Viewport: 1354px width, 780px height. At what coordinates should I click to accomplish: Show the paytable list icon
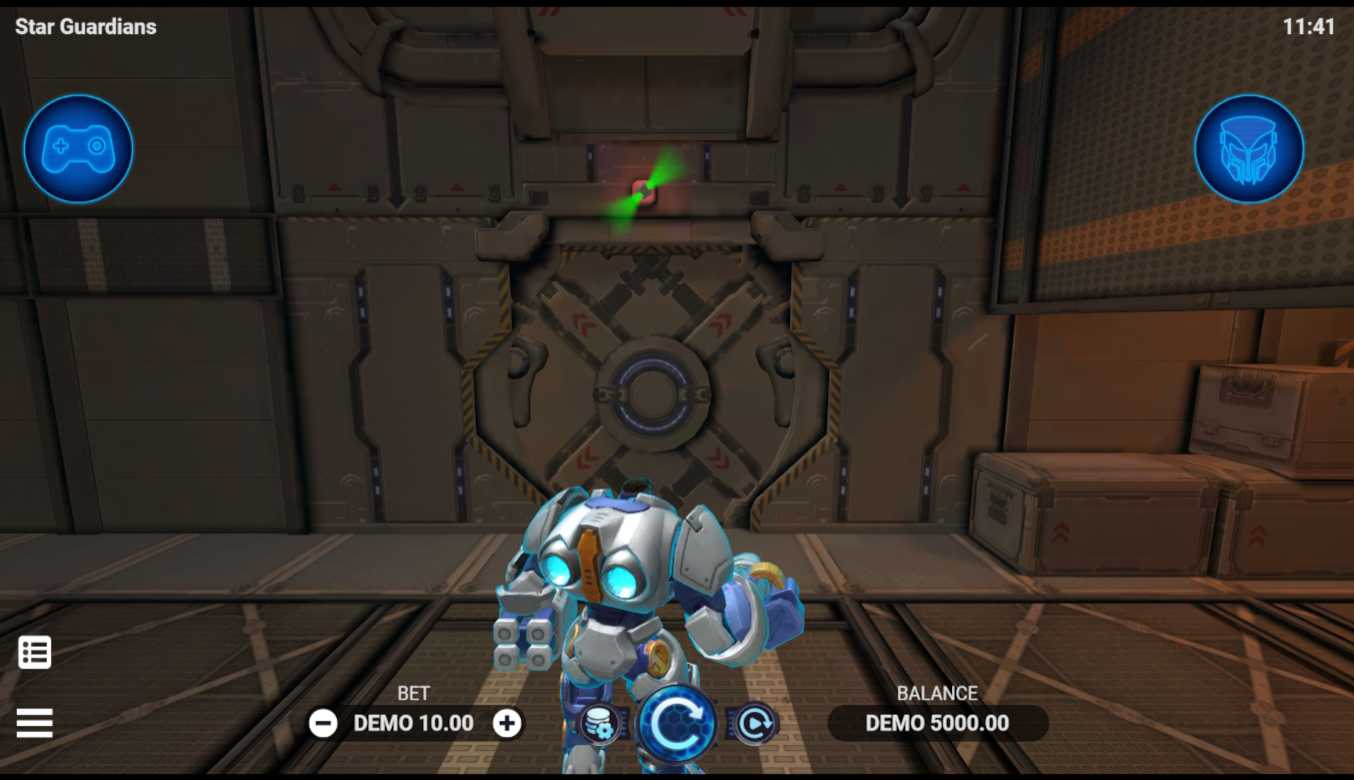34,653
